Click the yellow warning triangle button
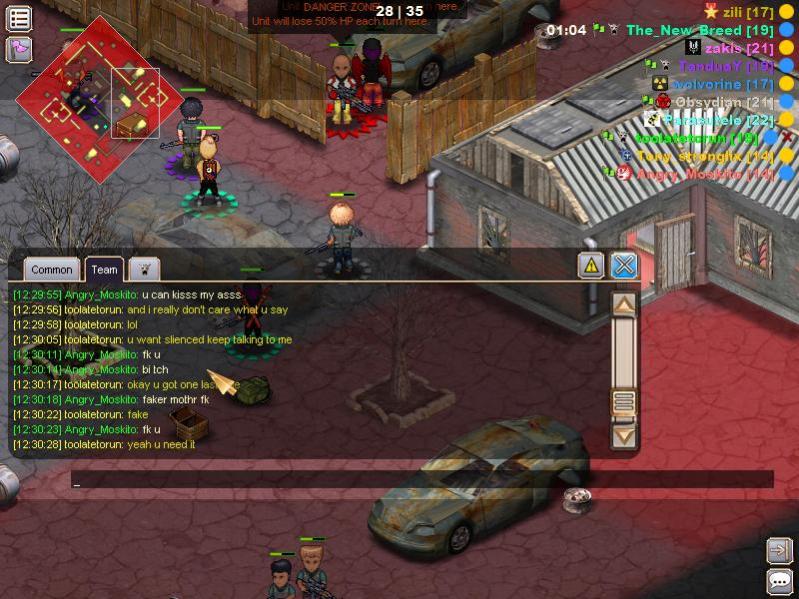The height and width of the screenshot is (599, 799). [591, 265]
